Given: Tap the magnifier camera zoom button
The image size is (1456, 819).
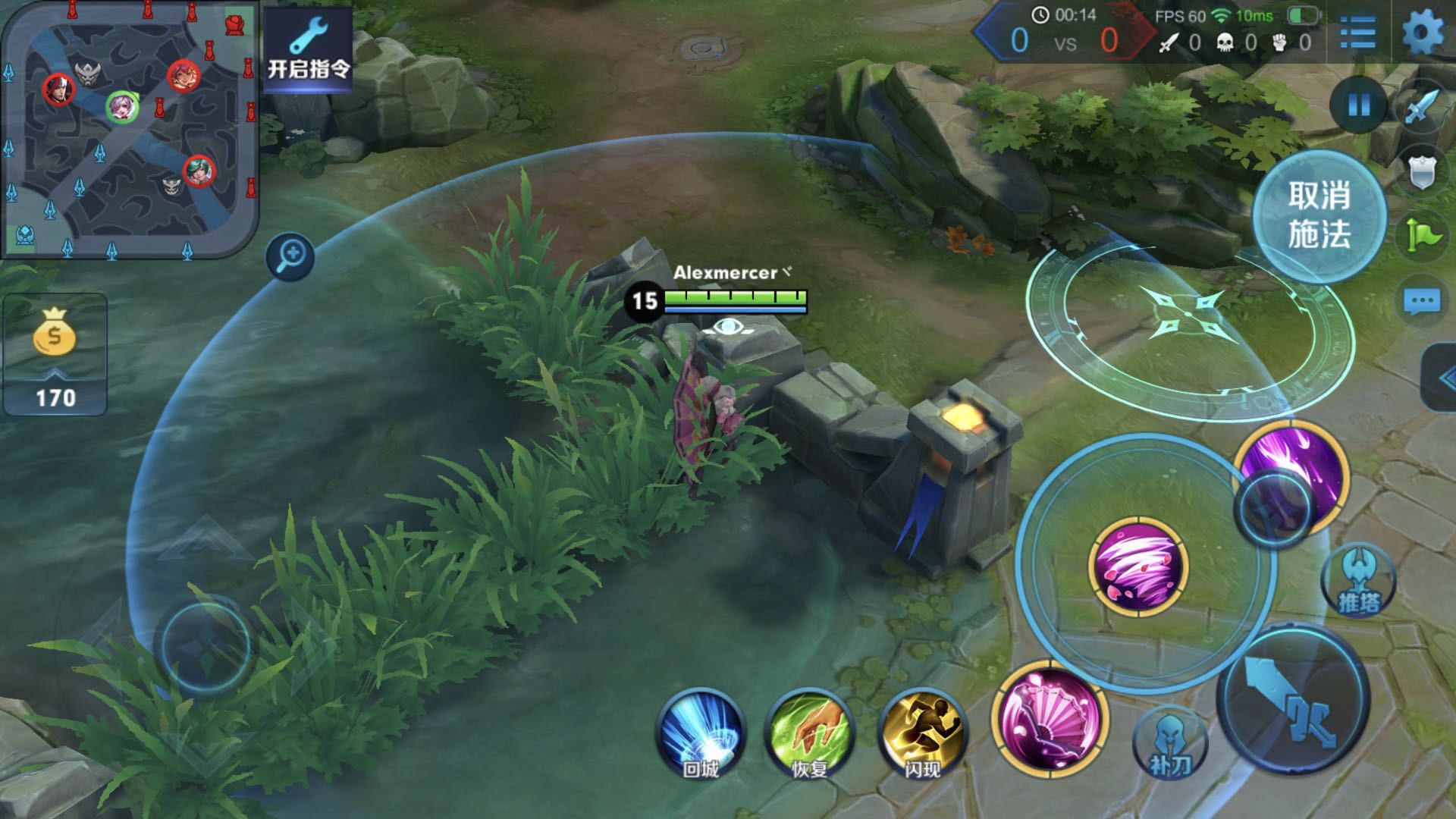Looking at the screenshot, I should (x=290, y=256).
